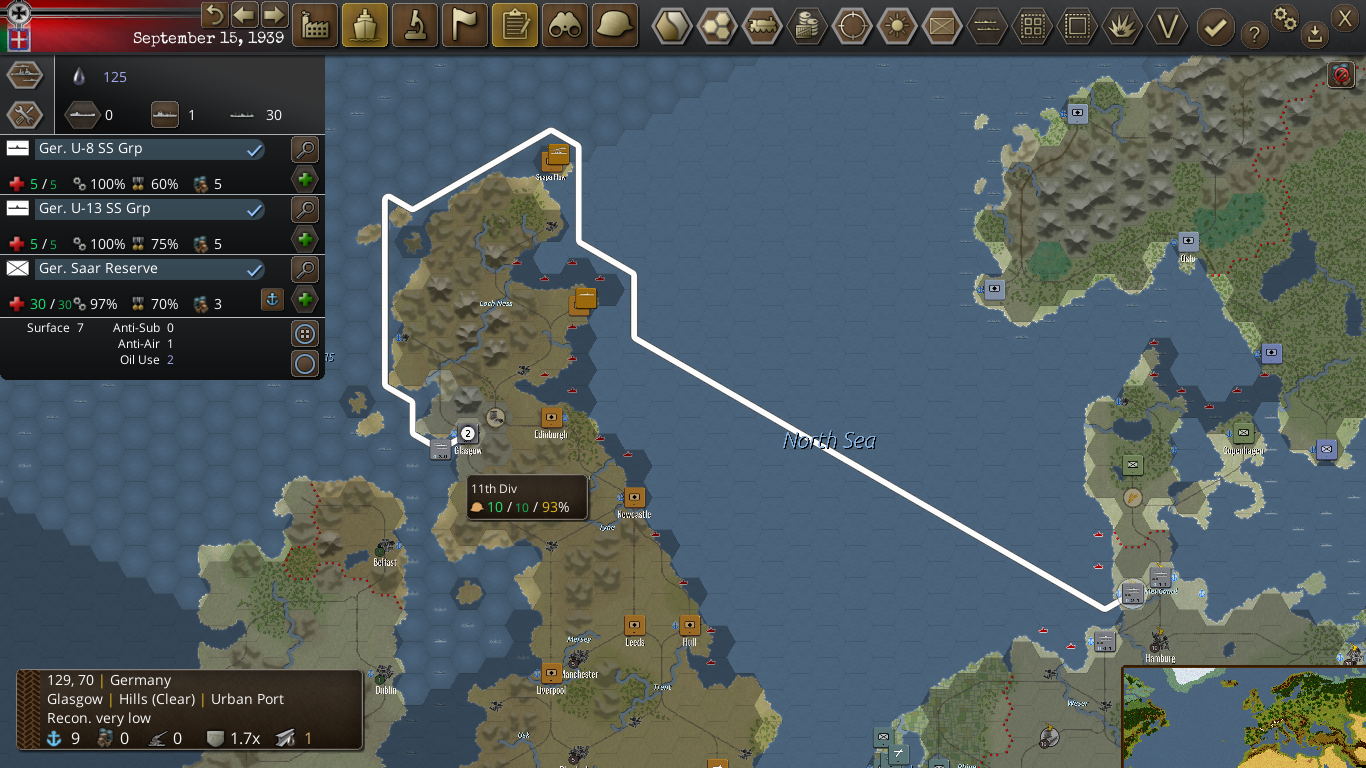Close the game with the X button

[x=1344, y=15]
